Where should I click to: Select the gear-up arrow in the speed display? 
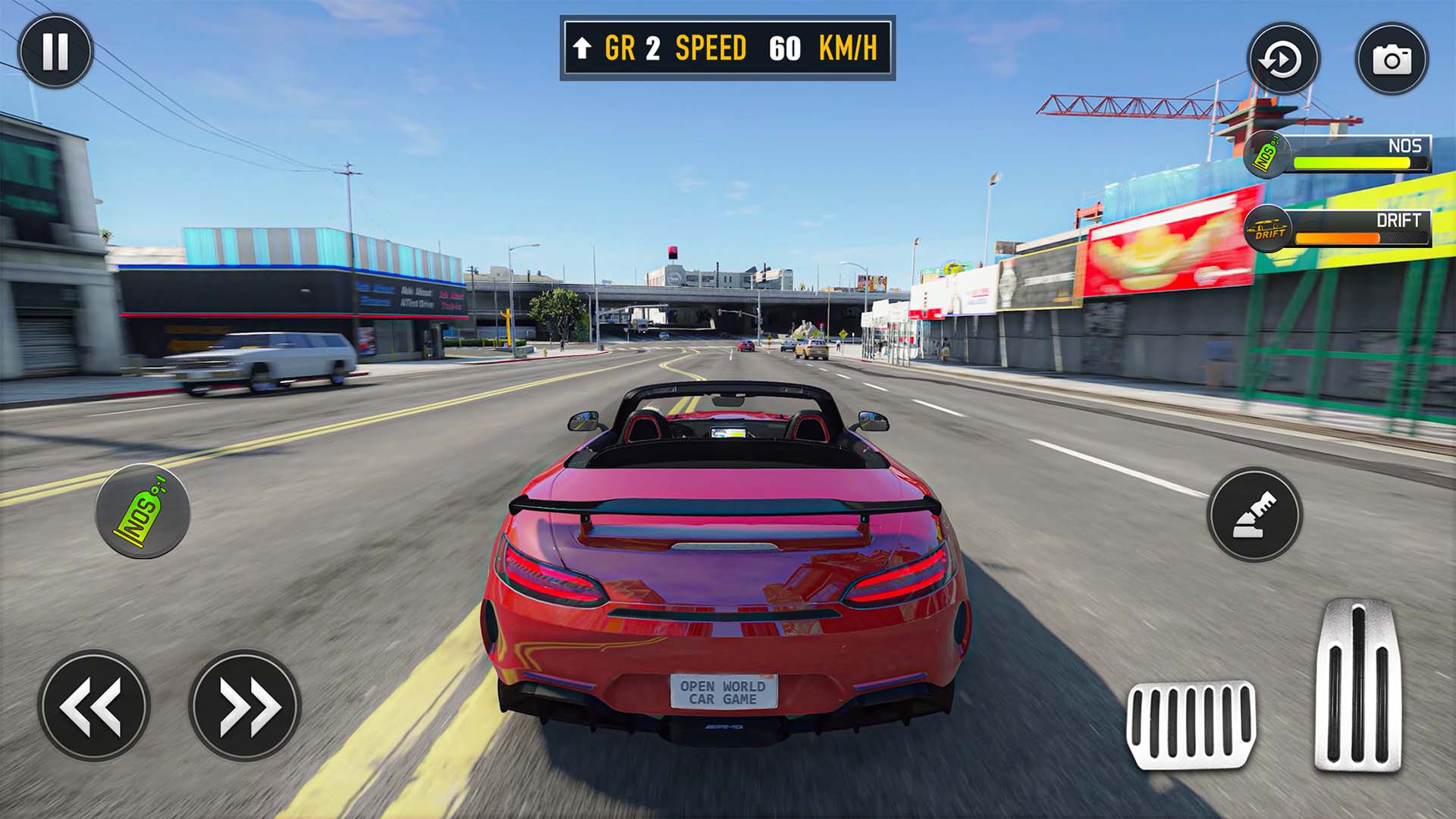[x=583, y=48]
